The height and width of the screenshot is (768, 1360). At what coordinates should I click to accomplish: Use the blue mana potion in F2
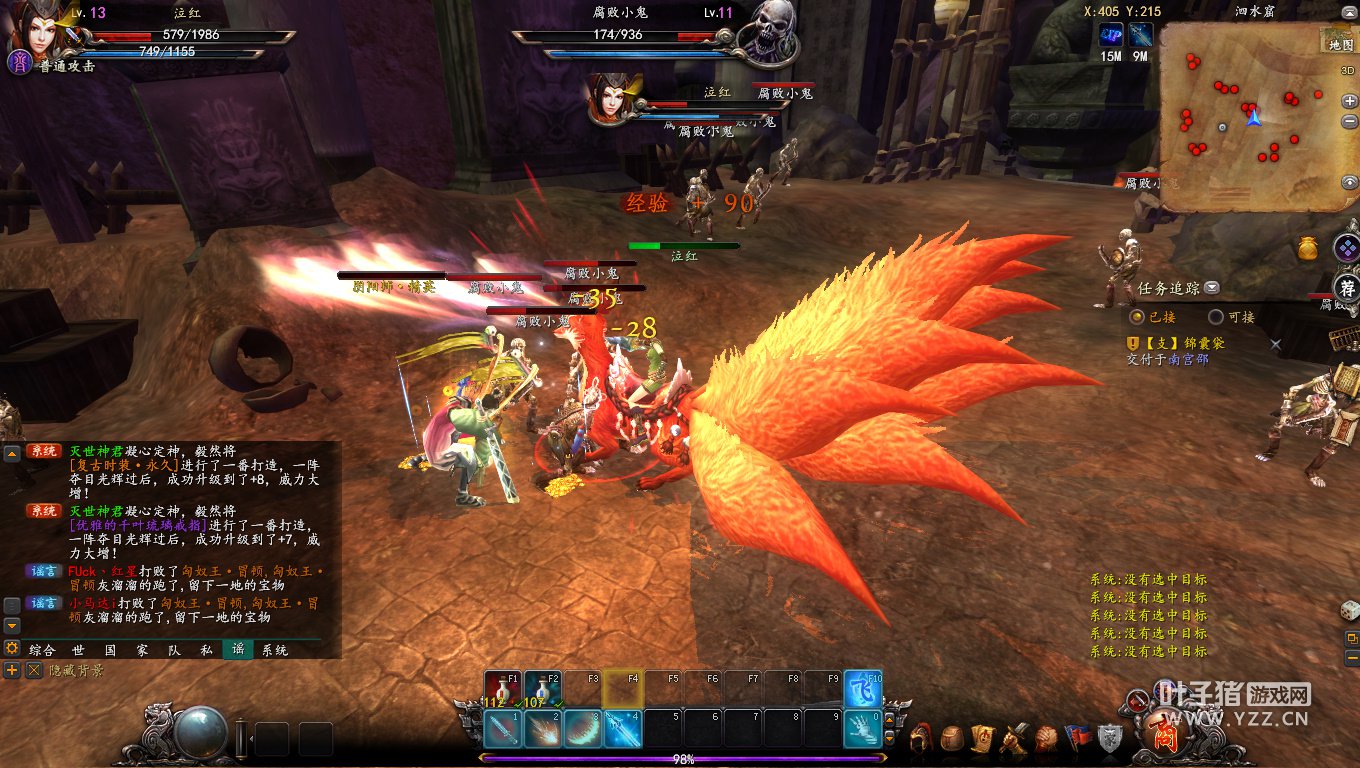(x=542, y=688)
